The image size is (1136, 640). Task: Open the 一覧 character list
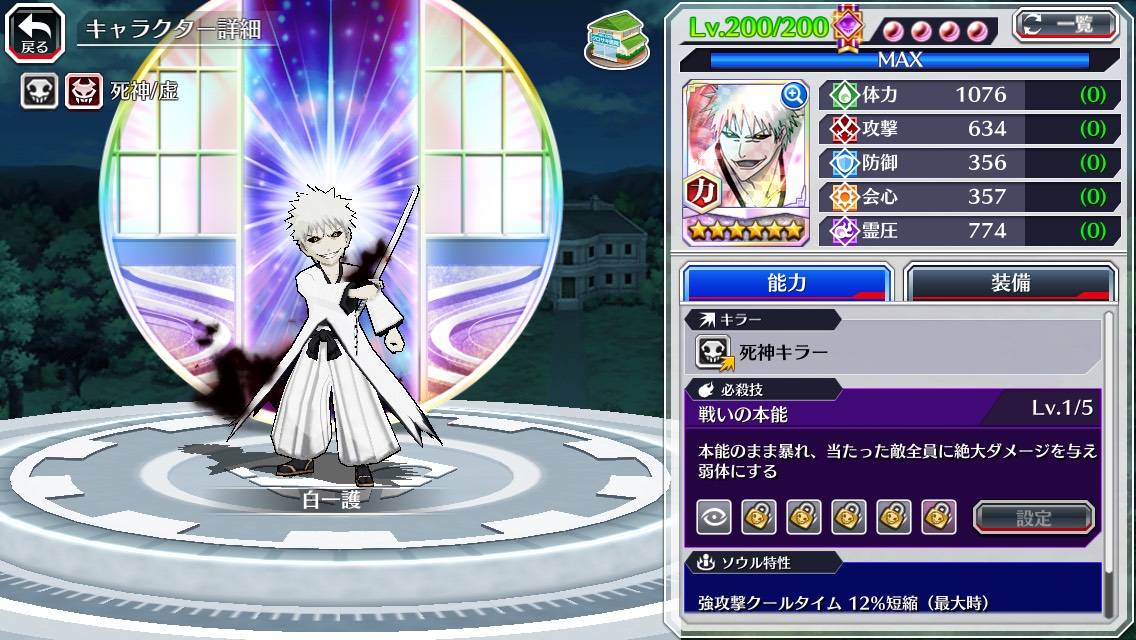pyautogui.click(x=1066, y=24)
